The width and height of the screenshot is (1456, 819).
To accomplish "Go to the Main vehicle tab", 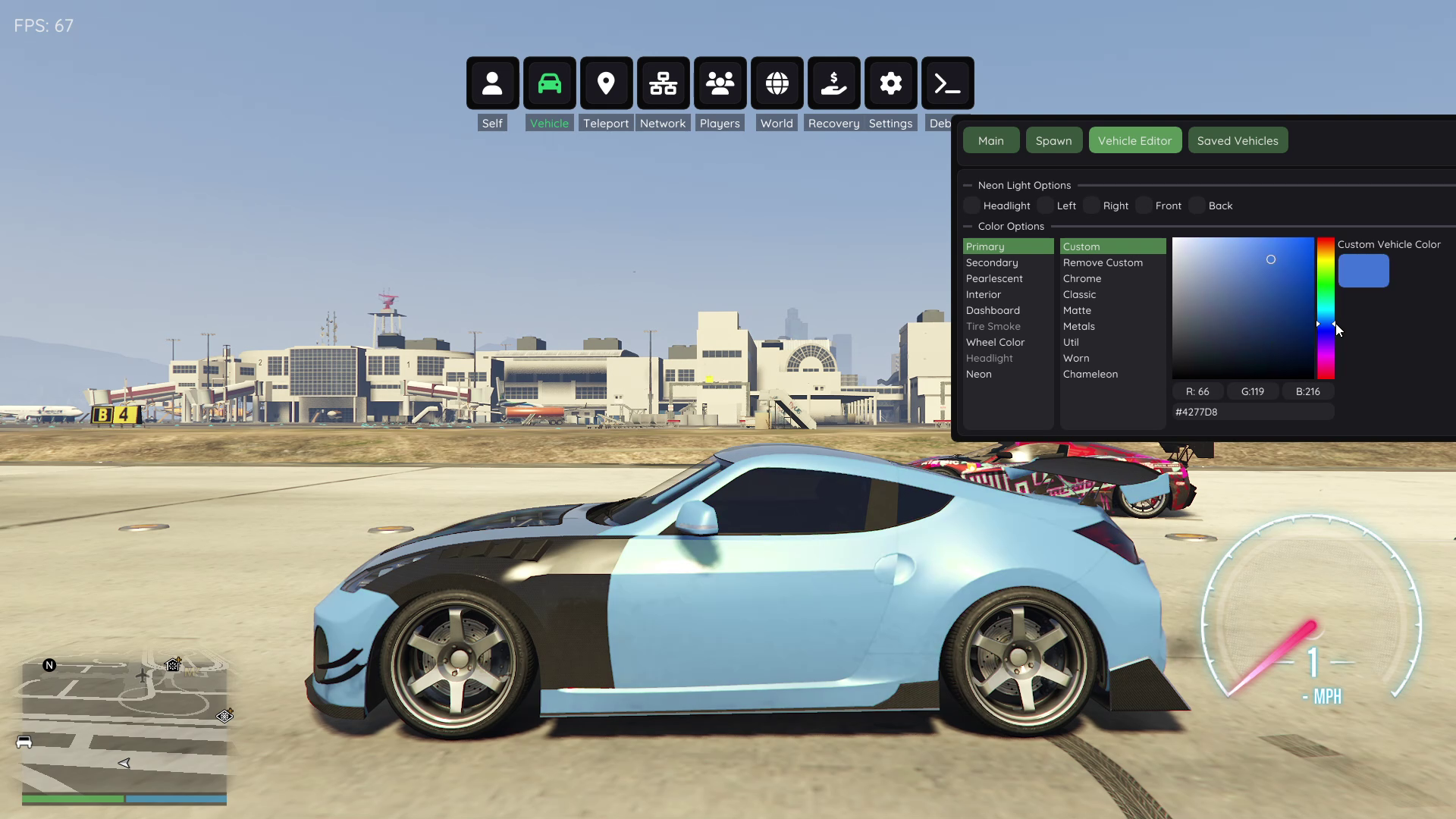I will 990,140.
